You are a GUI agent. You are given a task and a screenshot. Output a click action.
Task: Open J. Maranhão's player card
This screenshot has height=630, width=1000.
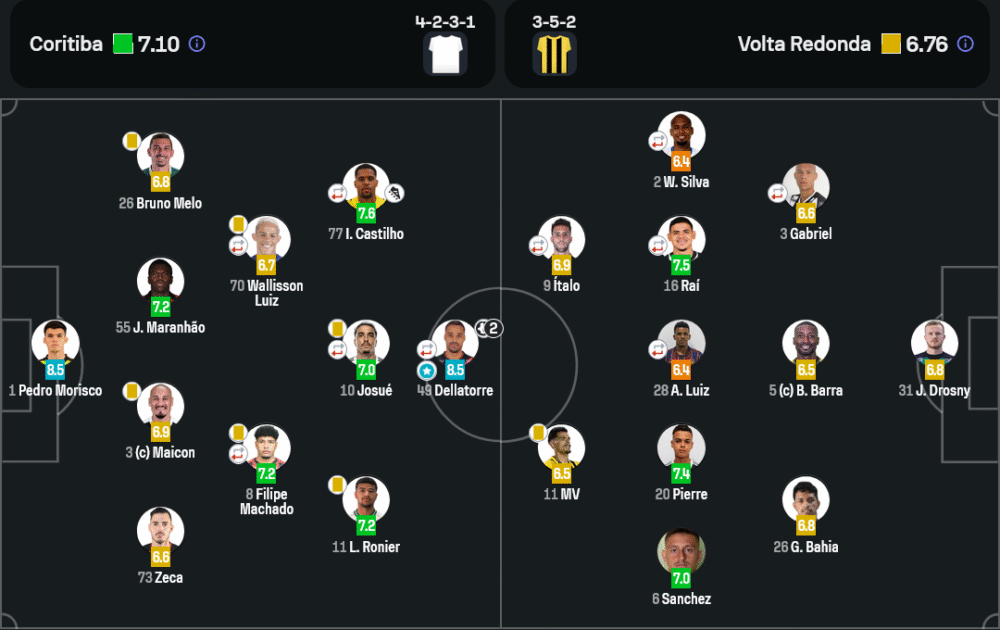click(x=160, y=282)
